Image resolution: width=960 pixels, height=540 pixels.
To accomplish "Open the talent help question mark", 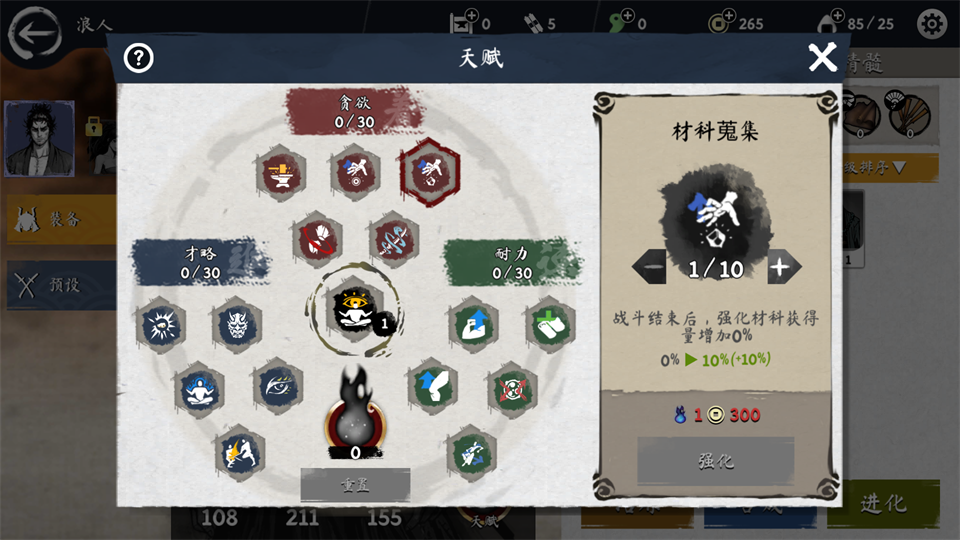I will pyautogui.click(x=138, y=58).
